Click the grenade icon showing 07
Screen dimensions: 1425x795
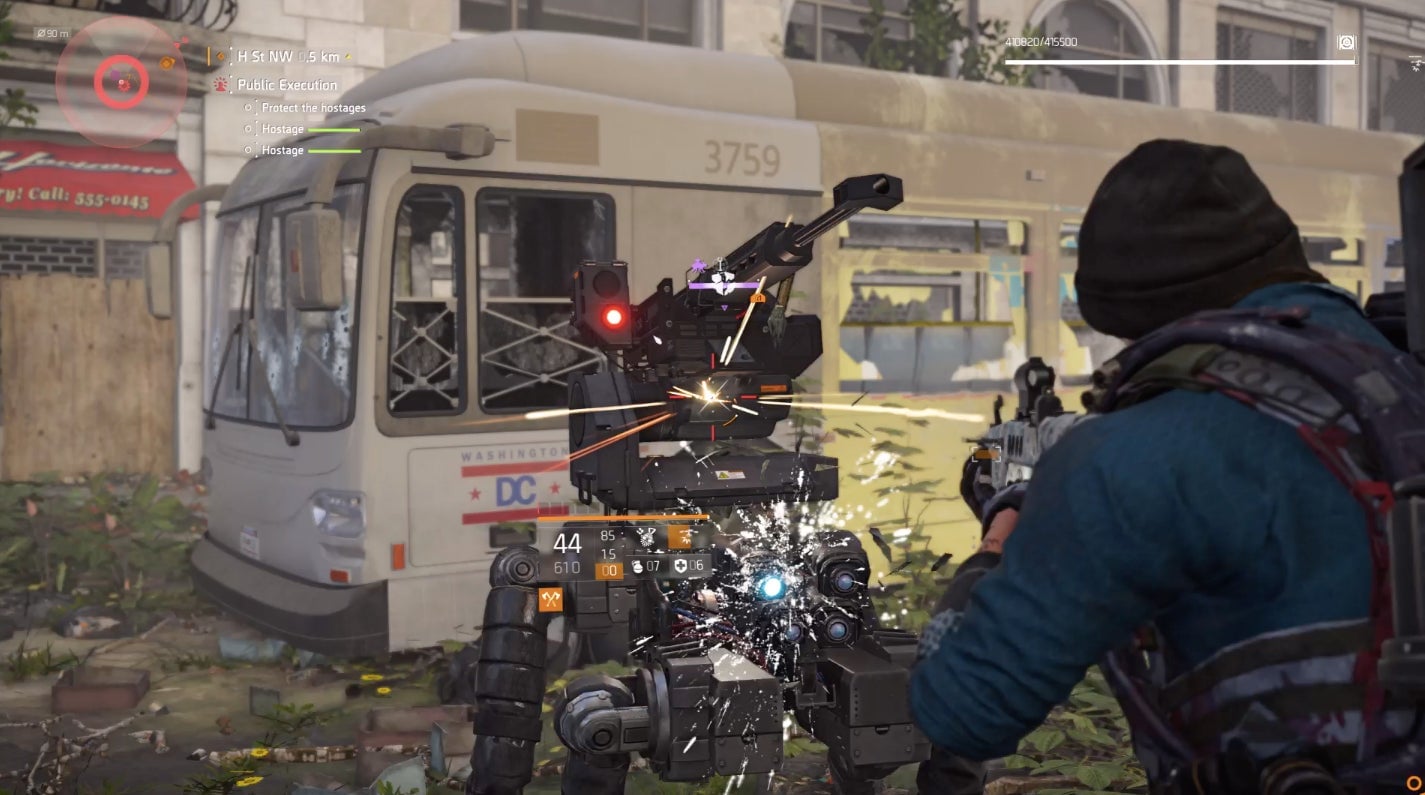(x=638, y=568)
